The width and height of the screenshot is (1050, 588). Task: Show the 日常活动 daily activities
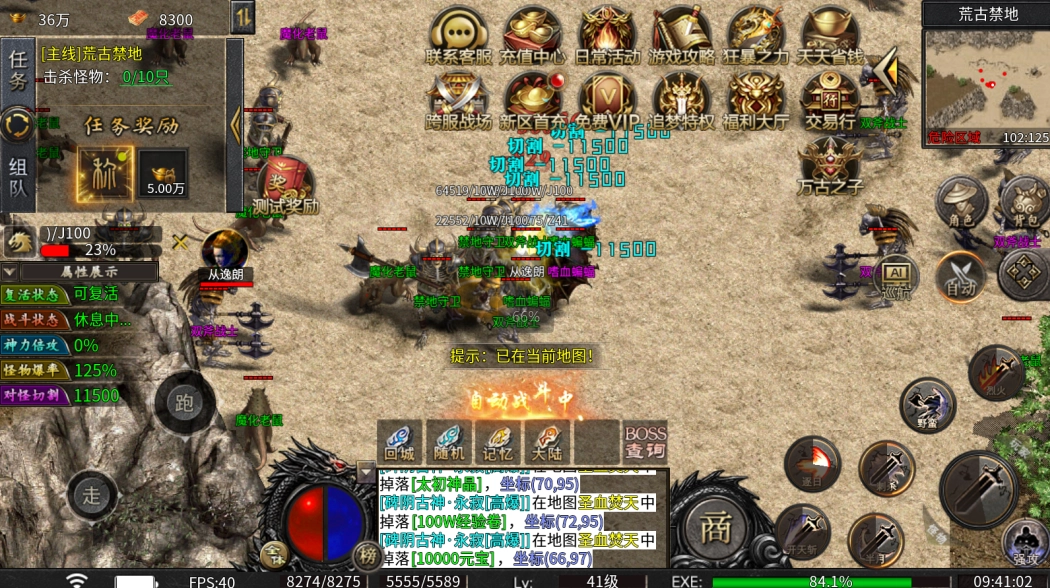[607, 36]
